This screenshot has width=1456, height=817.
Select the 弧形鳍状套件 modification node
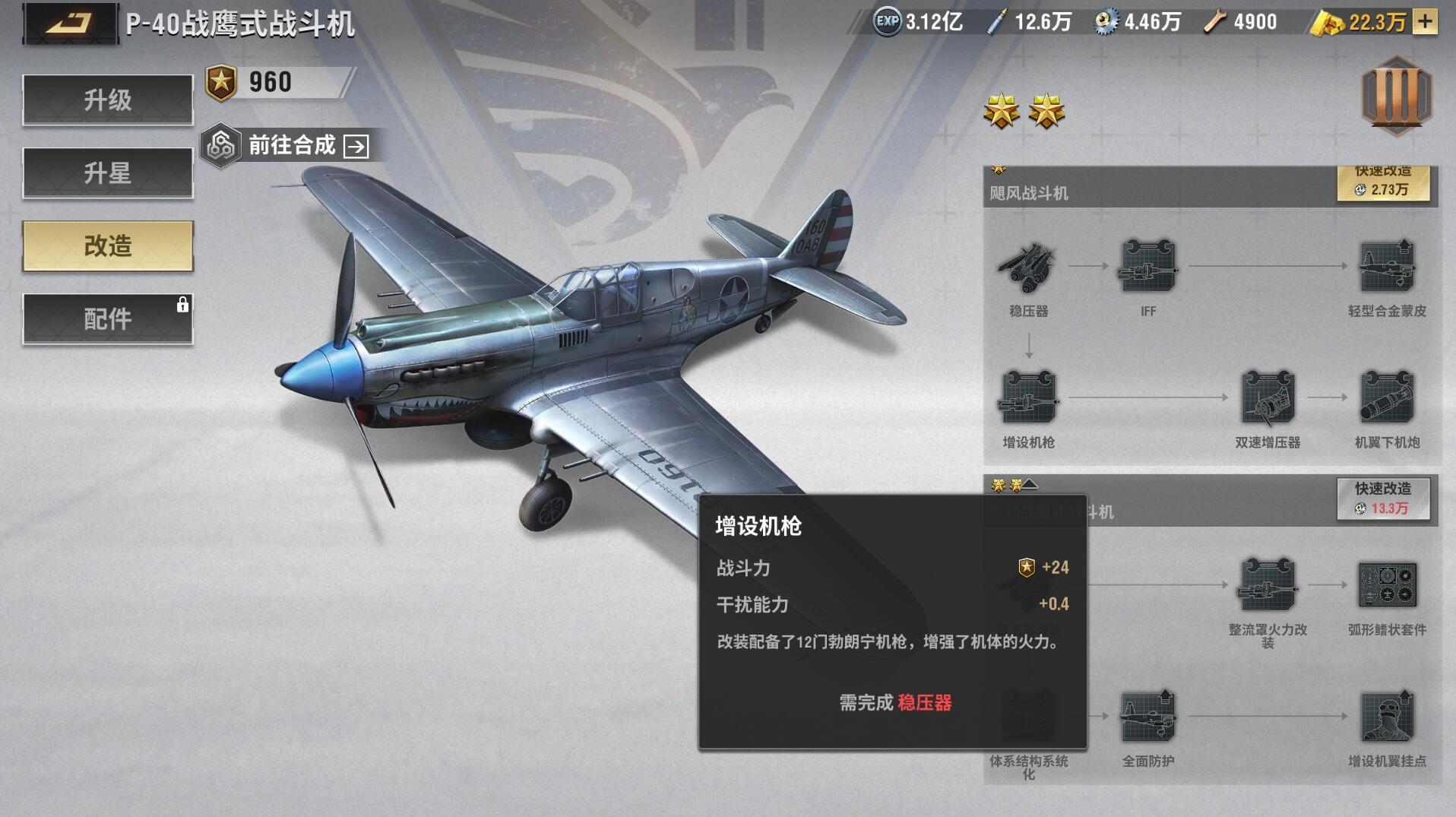tap(1387, 585)
